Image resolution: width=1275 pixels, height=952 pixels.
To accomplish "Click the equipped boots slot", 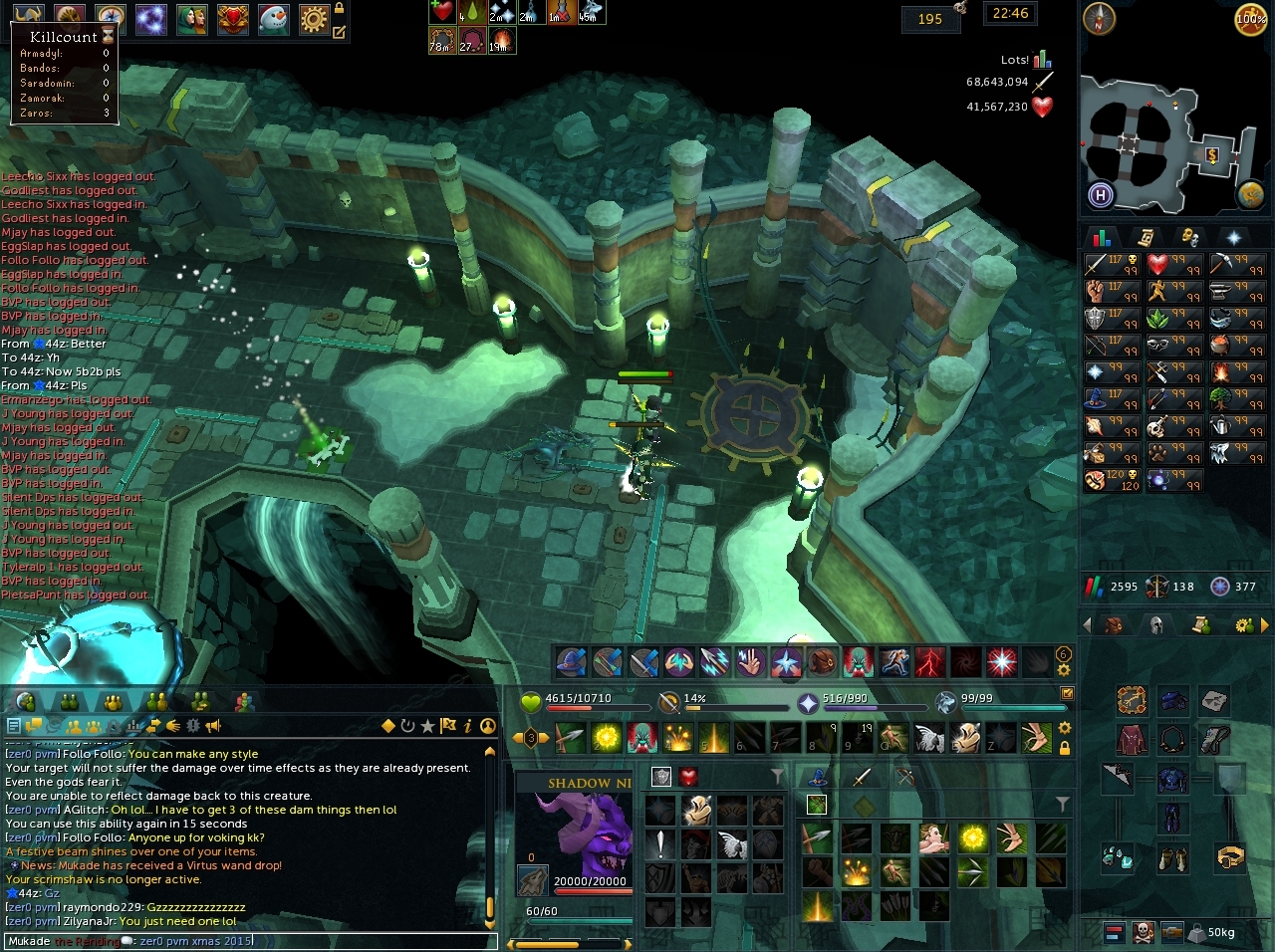I will tap(1172, 856).
